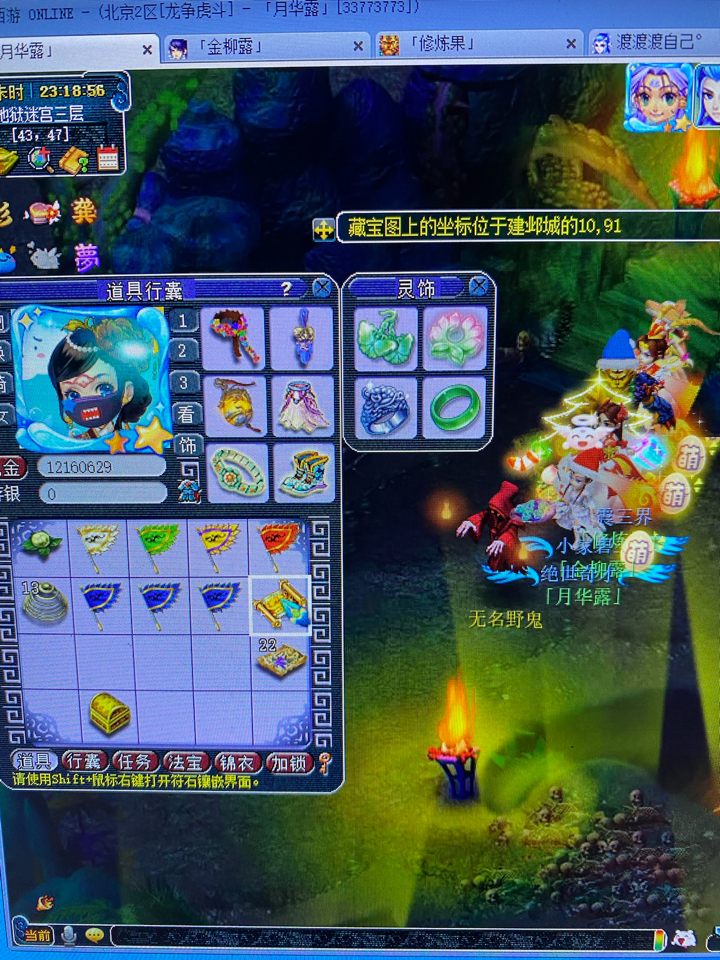
Task: Open the calendar icon under the clock
Action: pyautogui.click(x=108, y=158)
